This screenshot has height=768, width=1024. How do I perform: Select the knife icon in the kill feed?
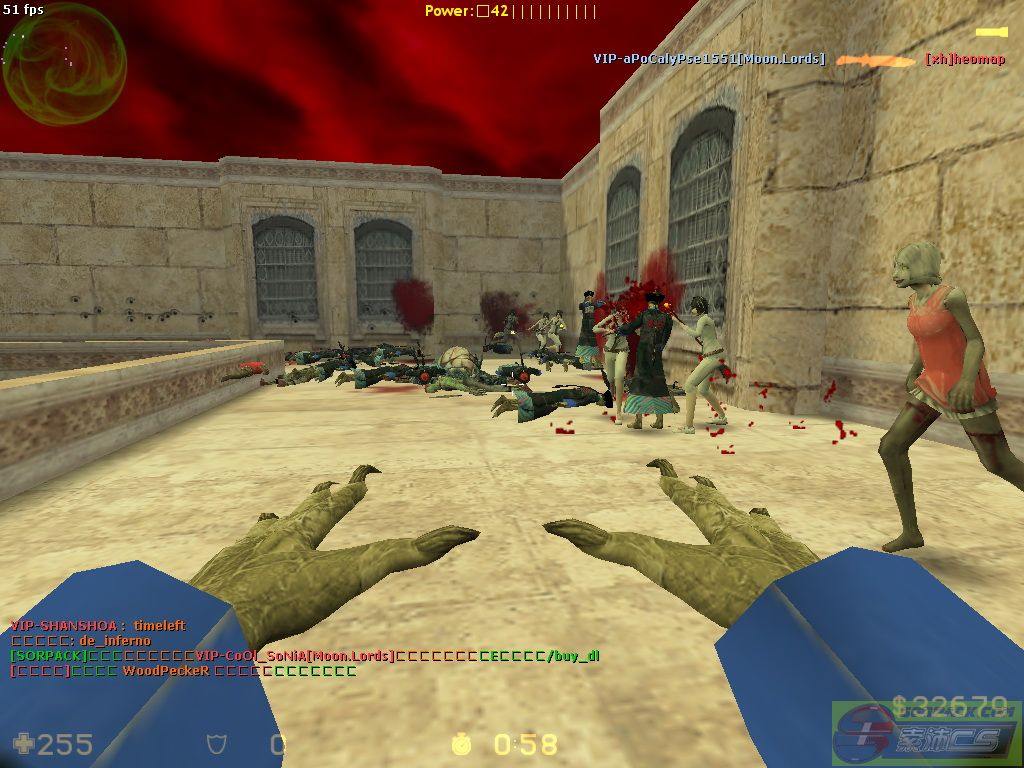[x=876, y=60]
